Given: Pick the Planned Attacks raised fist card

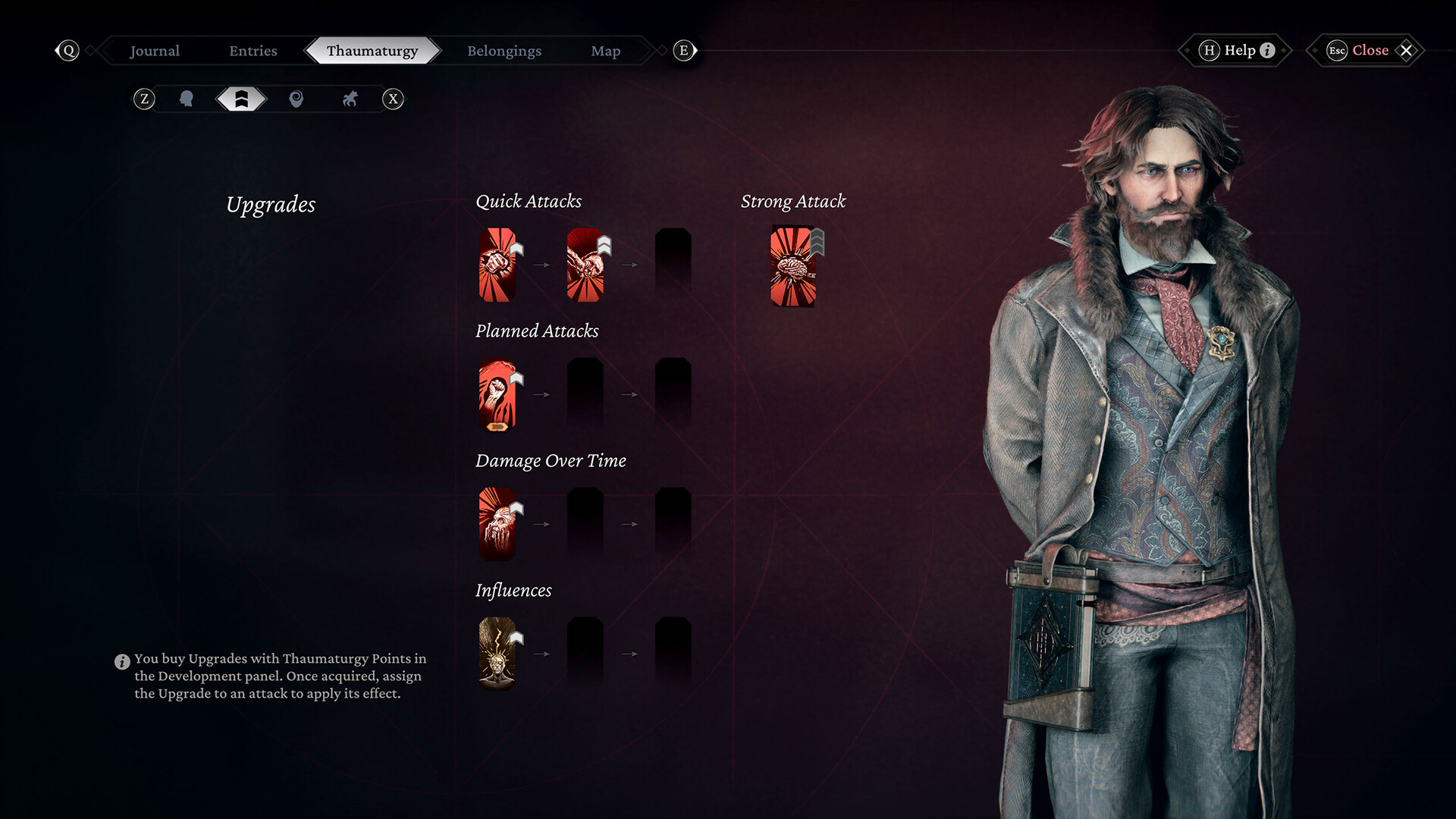Looking at the screenshot, I should [x=497, y=394].
